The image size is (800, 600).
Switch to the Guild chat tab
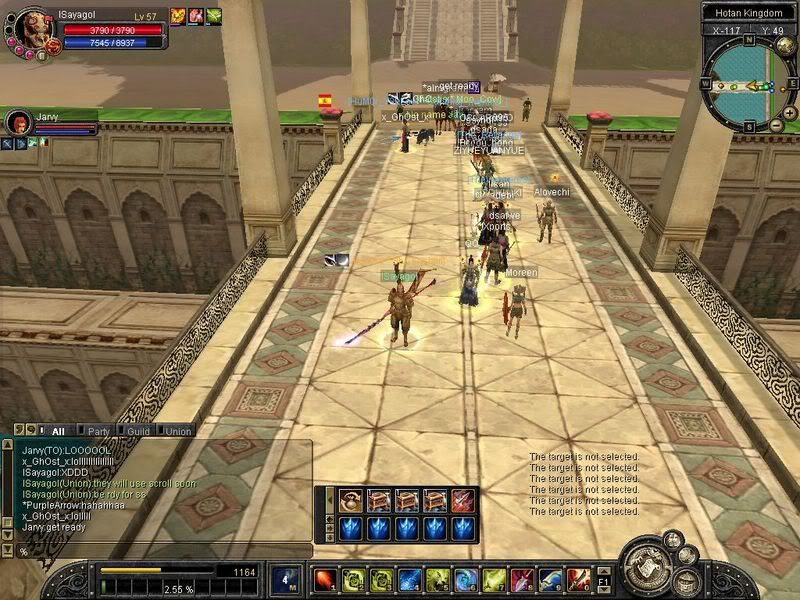tap(138, 431)
